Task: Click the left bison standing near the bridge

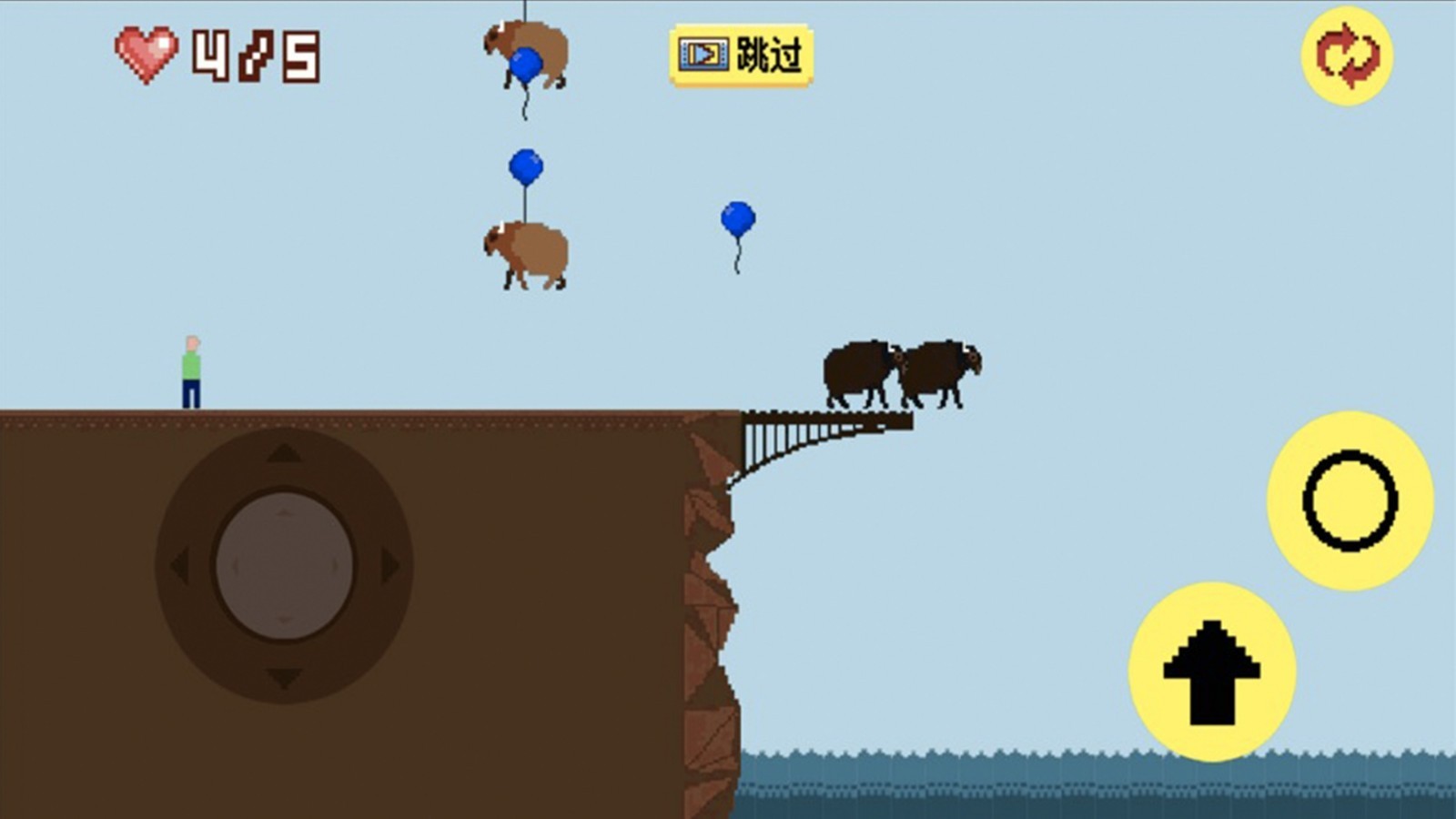Action: point(860,371)
